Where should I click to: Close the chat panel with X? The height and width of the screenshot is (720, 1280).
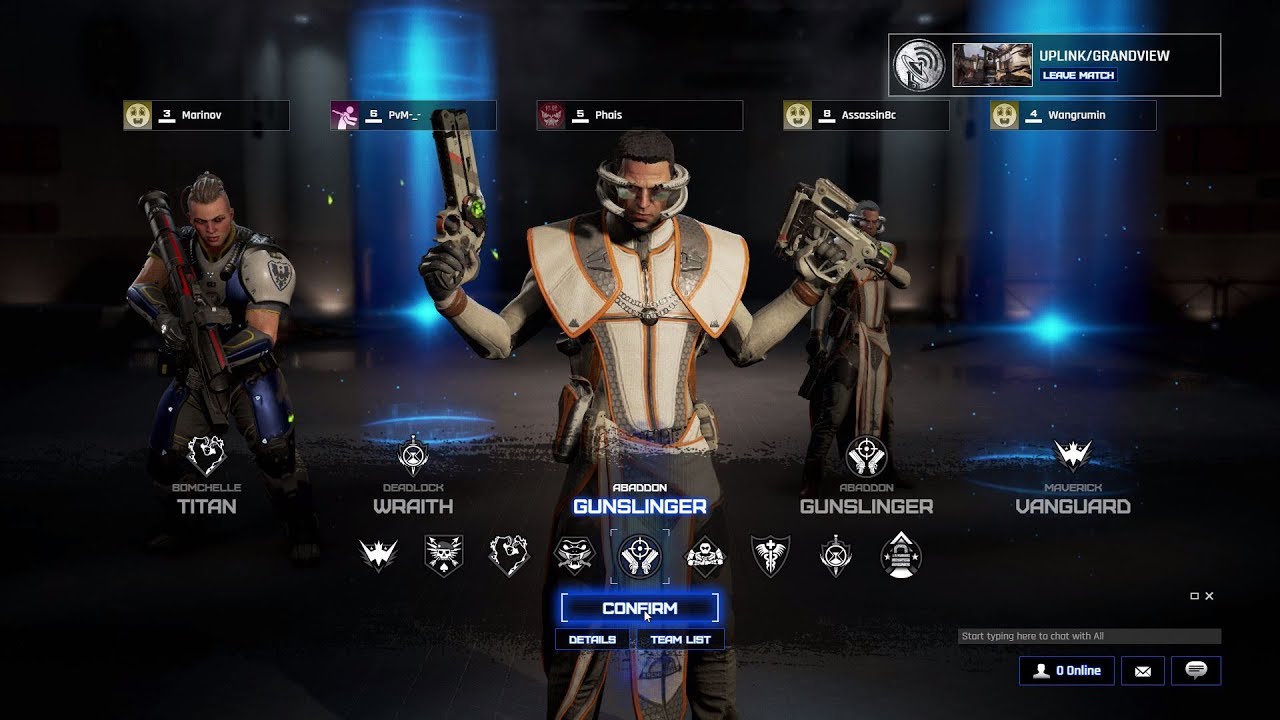tap(1209, 596)
